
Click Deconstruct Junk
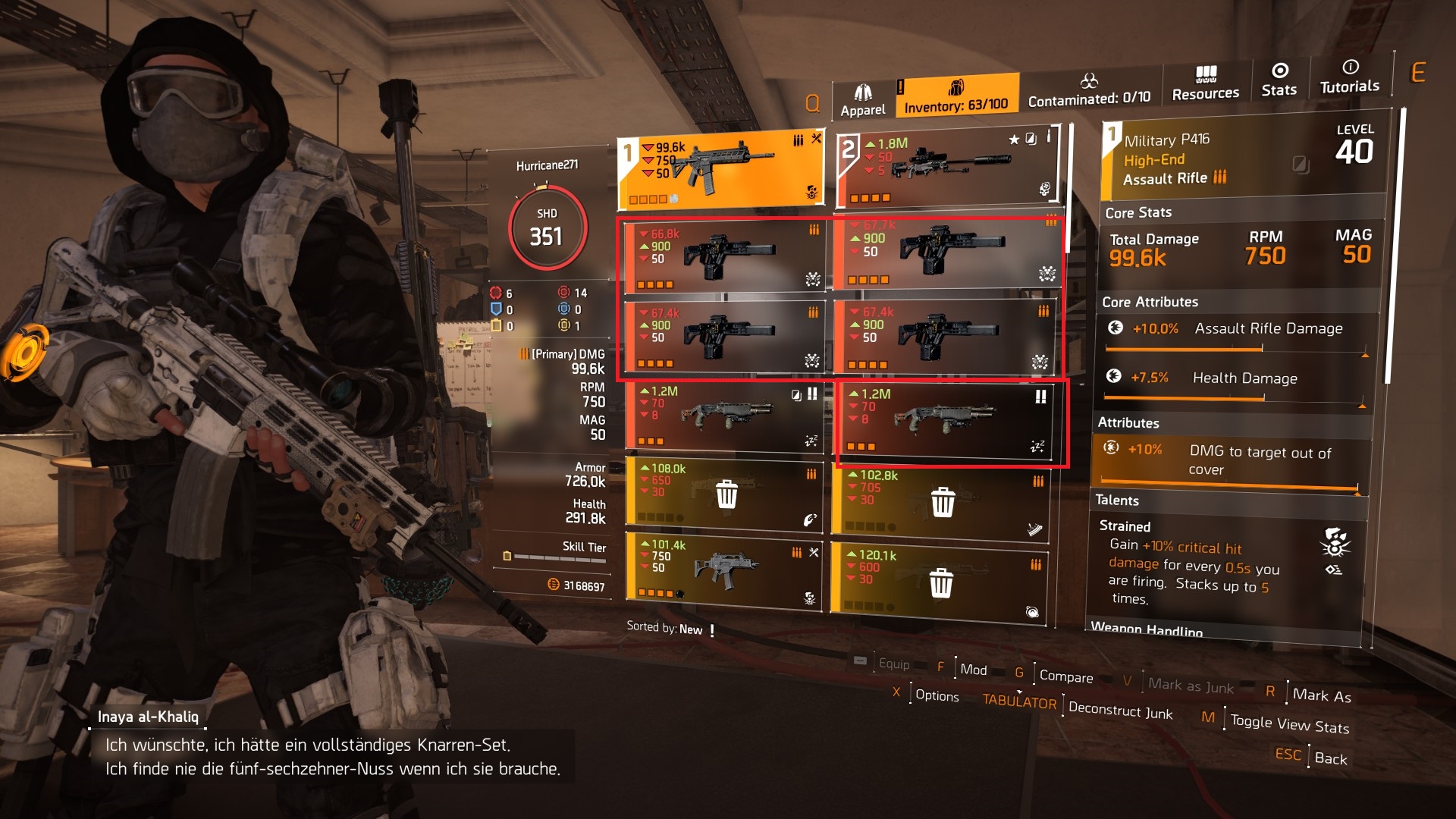click(x=1119, y=713)
